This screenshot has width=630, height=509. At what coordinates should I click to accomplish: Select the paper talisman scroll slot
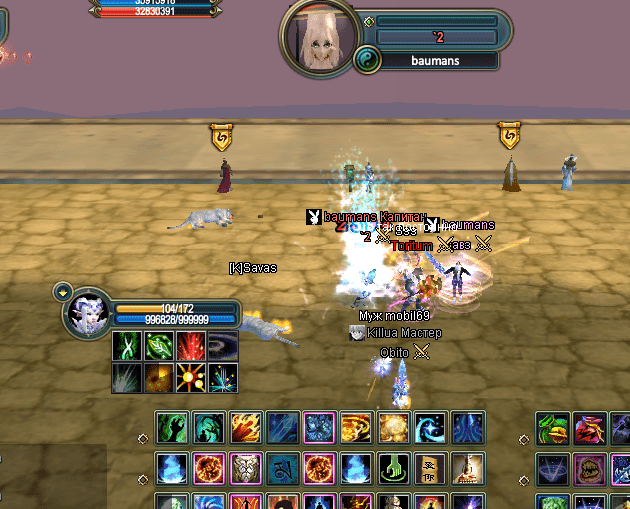[x=430, y=467]
